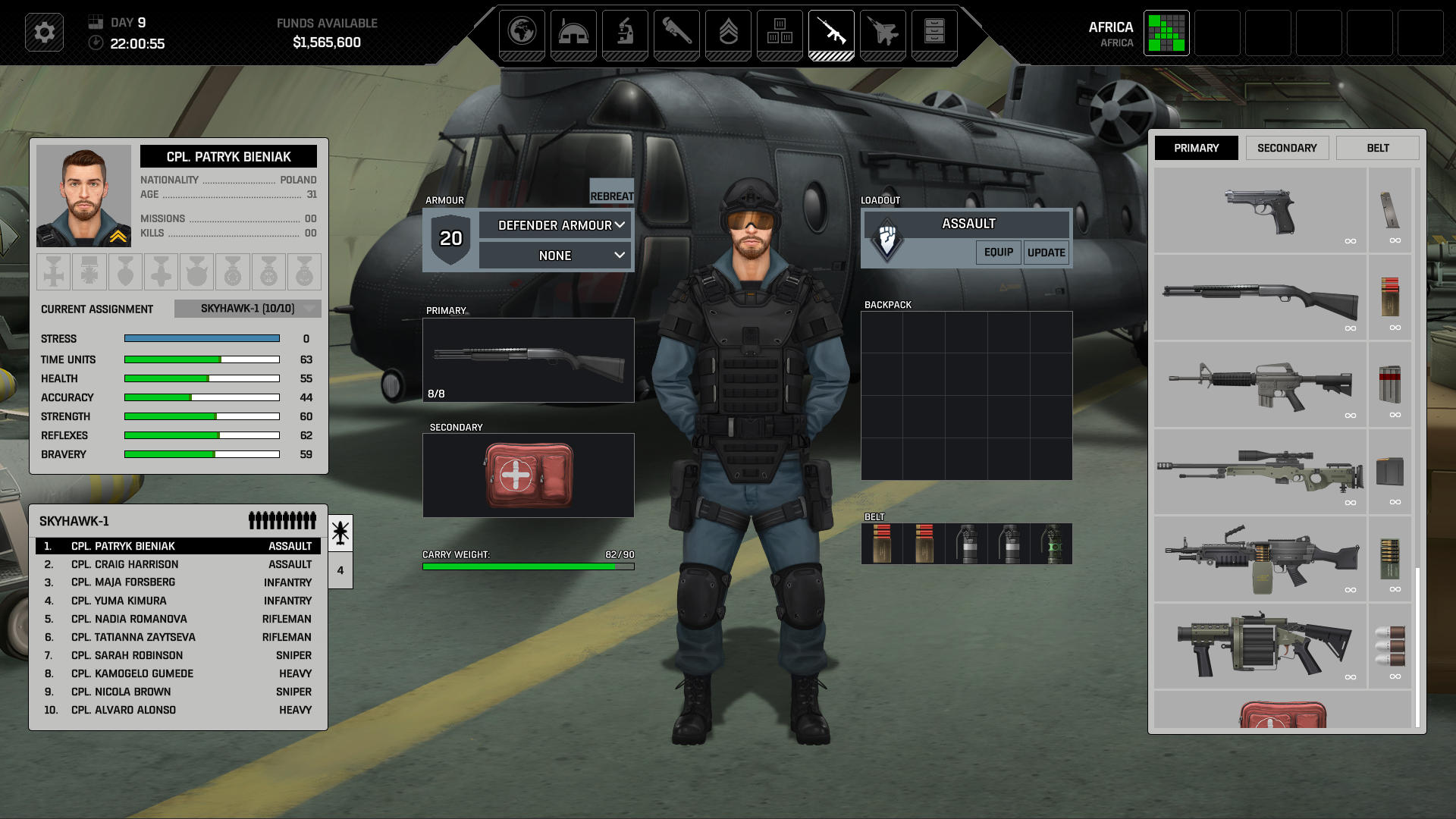Image resolution: width=1456 pixels, height=819 pixels.
Task: Select the rifle armory icon
Action: pos(831,33)
